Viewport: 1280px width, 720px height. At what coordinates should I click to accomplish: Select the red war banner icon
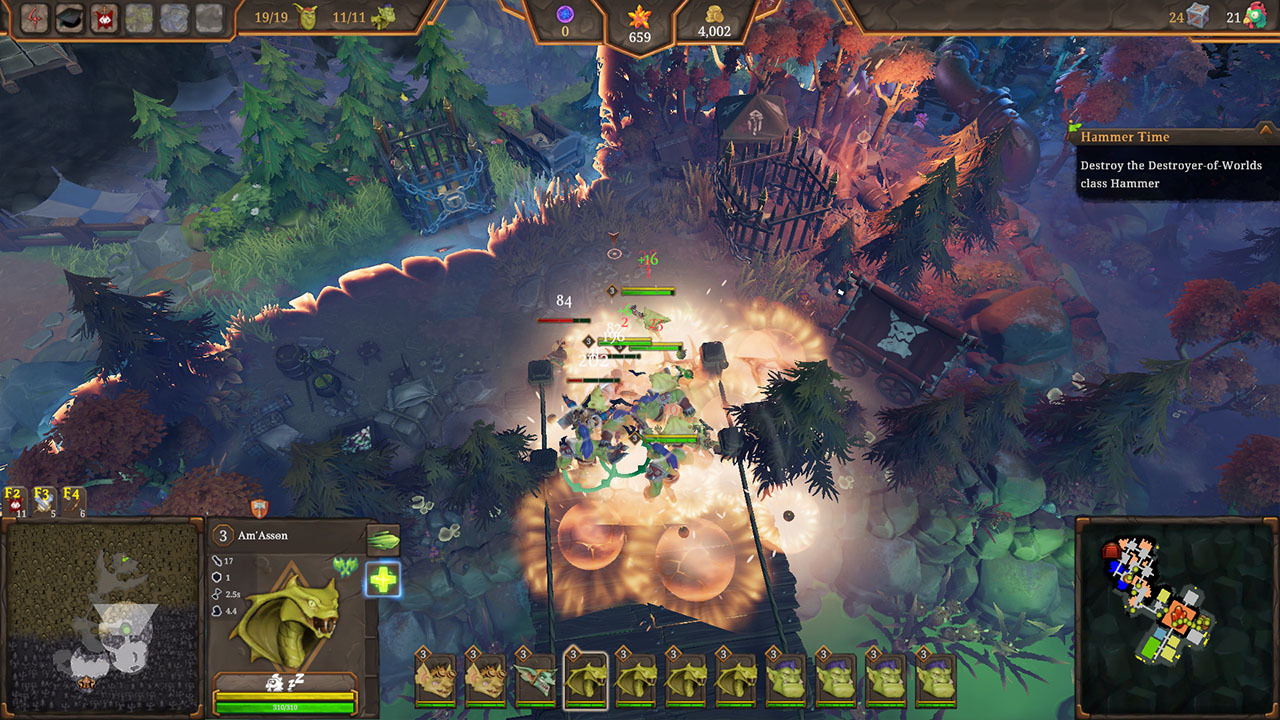(x=104, y=17)
